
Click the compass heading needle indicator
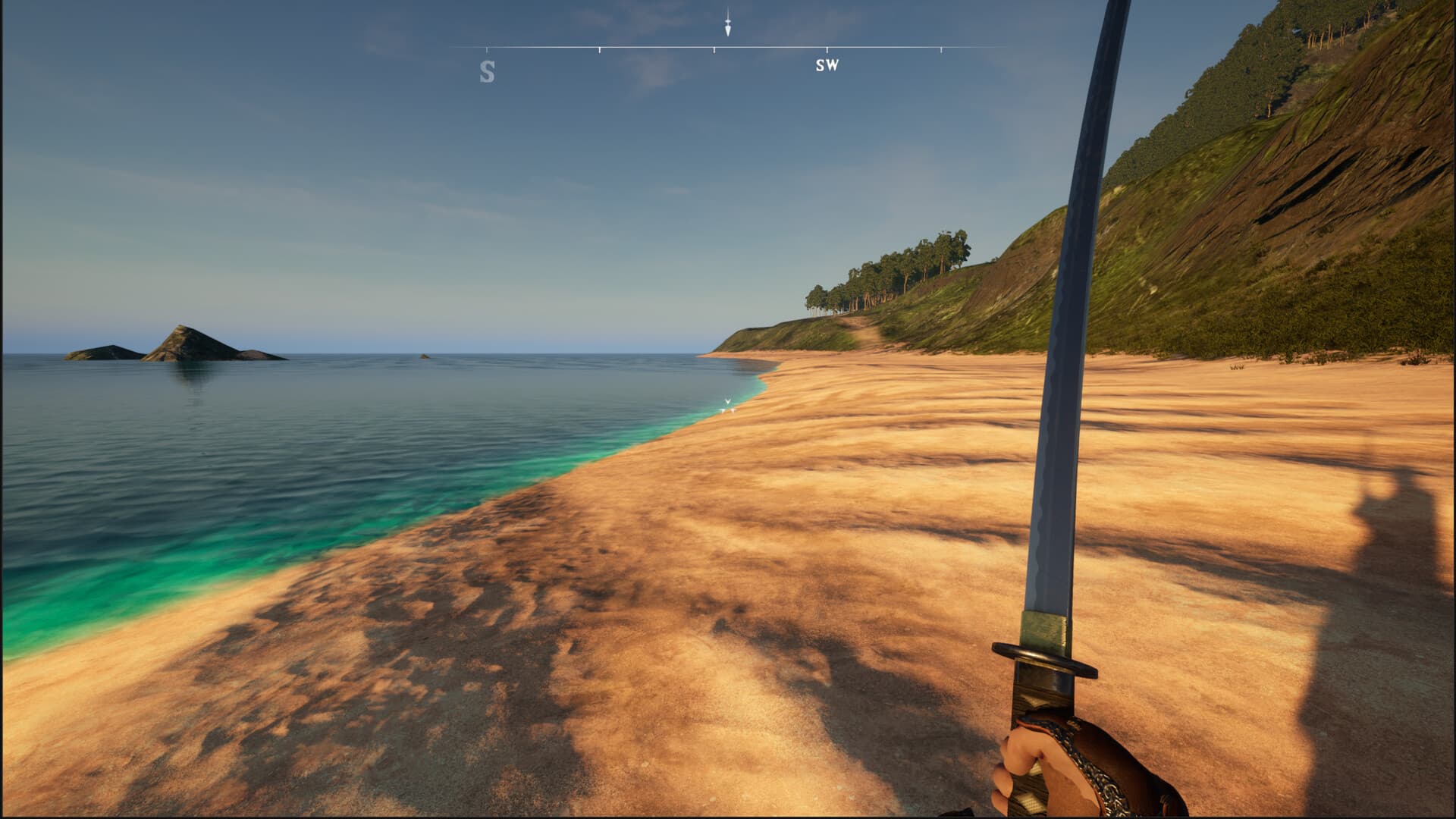point(728,25)
